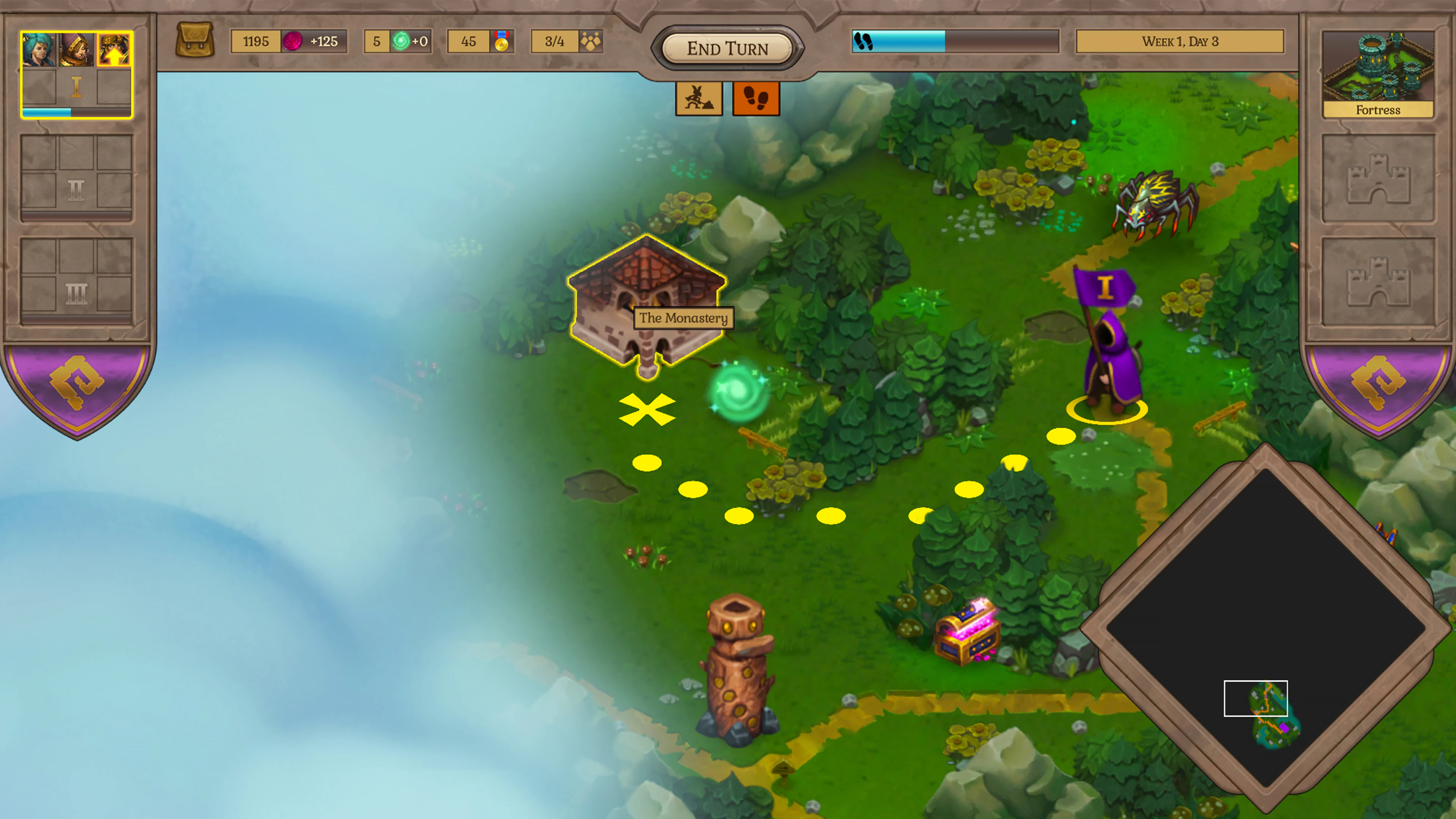Click the pink resource coin showing 1195
Screen dimensions: 1456x819
coord(292,41)
